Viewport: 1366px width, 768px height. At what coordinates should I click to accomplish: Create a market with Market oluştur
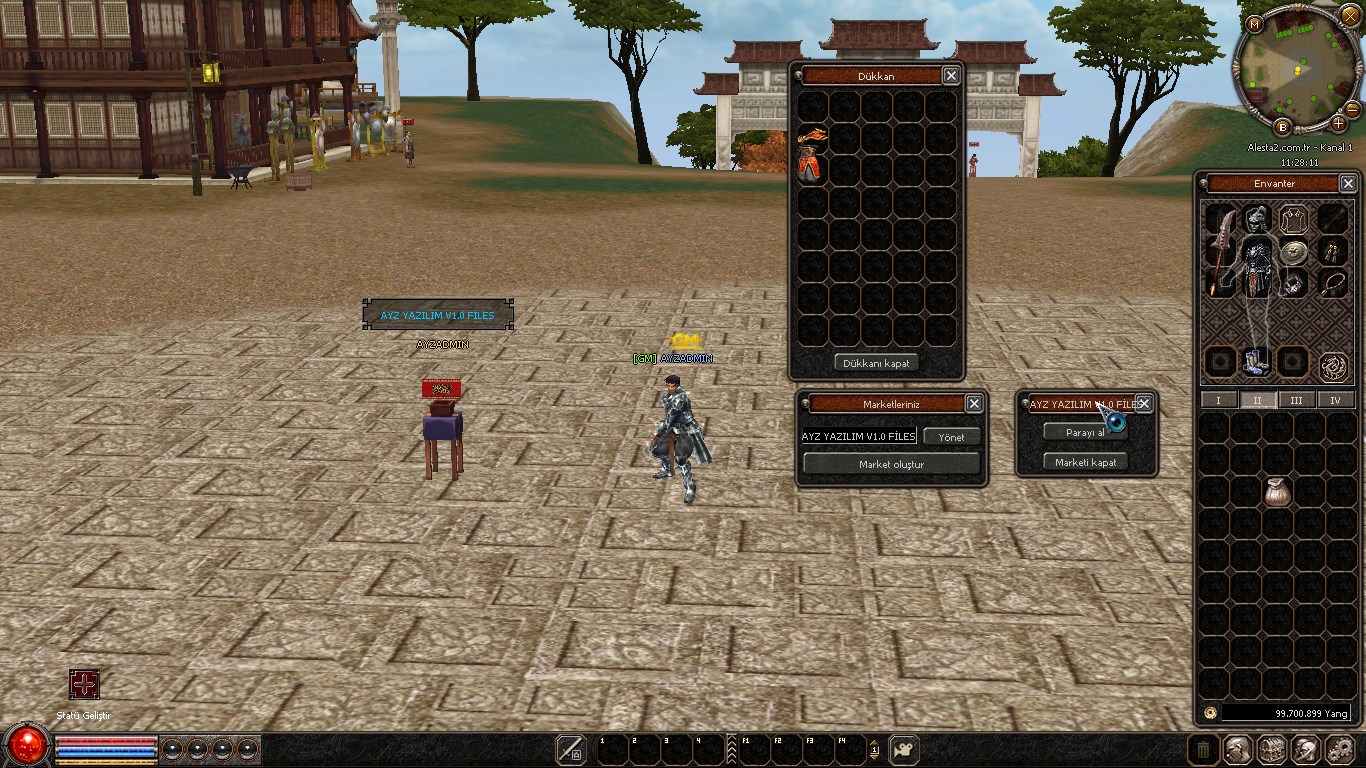891,464
